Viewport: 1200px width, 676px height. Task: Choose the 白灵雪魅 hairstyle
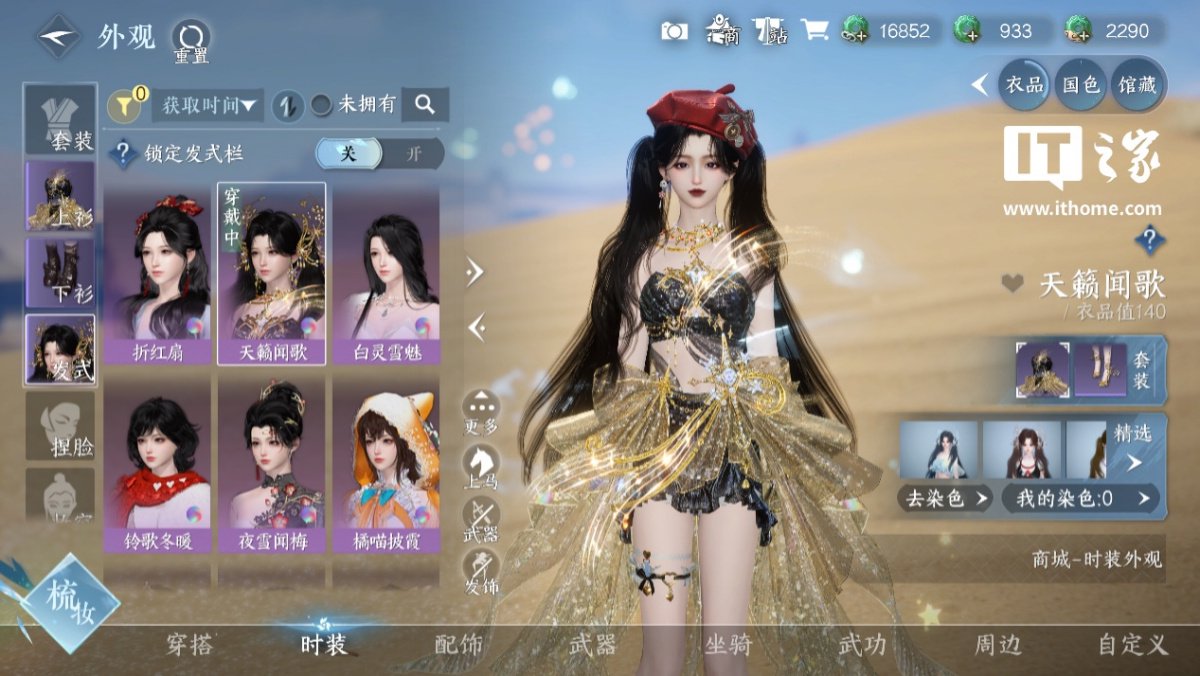pyautogui.click(x=385, y=272)
